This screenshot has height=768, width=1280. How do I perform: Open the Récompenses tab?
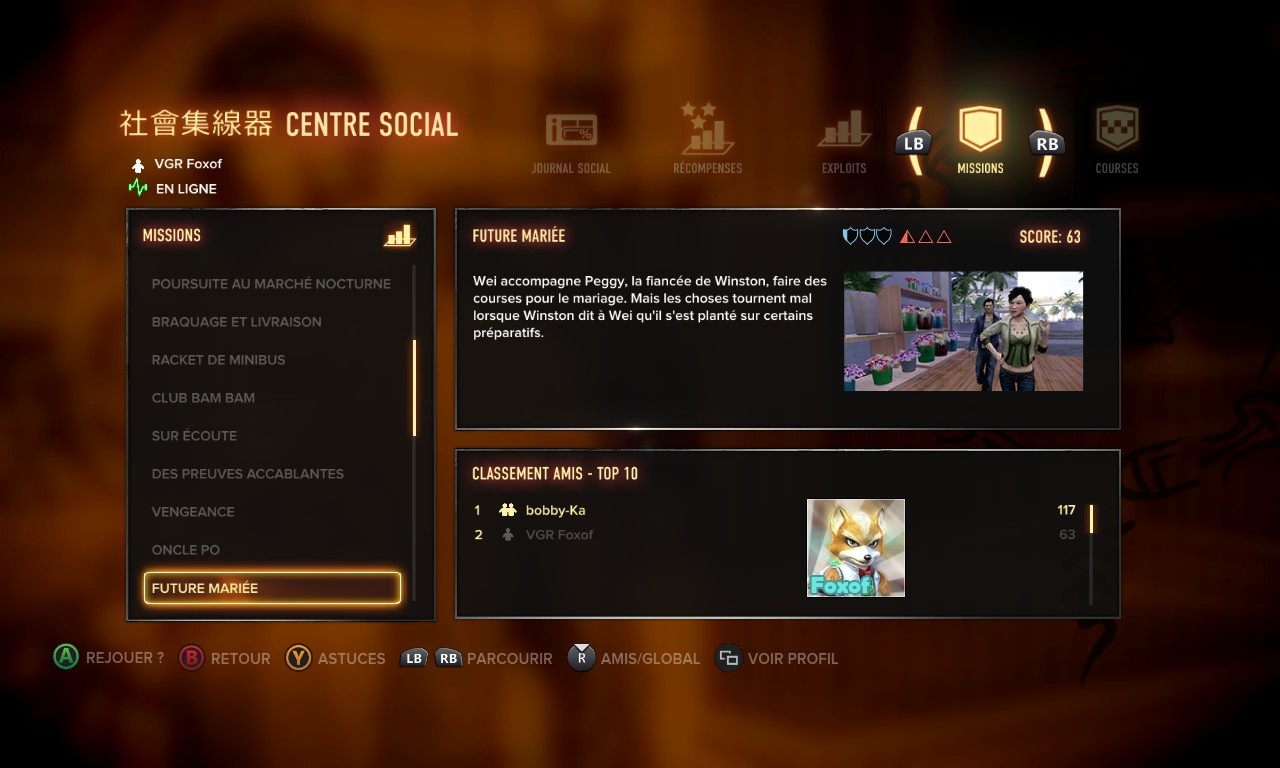click(707, 141)
